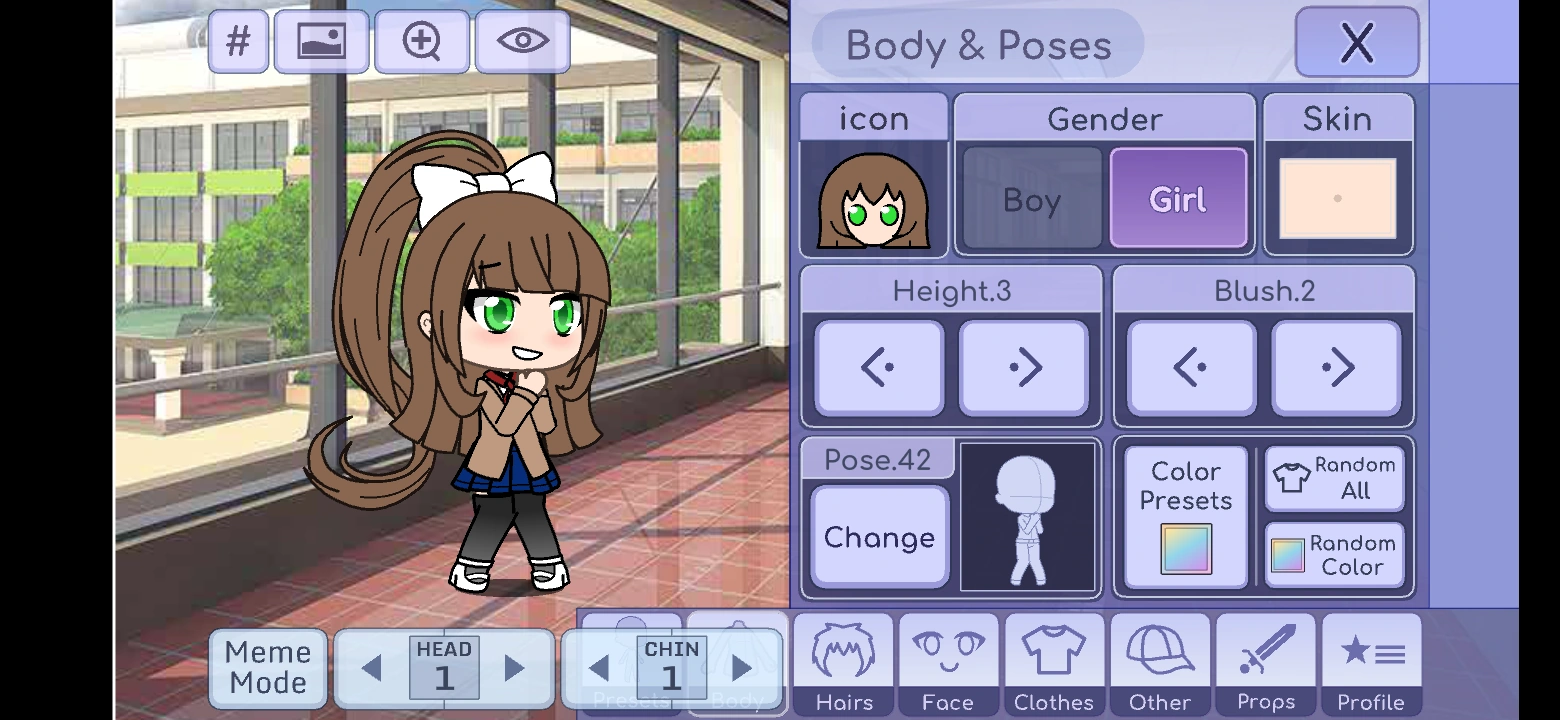Image resolution: width=1560 pixels, height=720 pixels.
Task: Increase Height with the right arrow
Action: coord(1023,366)
